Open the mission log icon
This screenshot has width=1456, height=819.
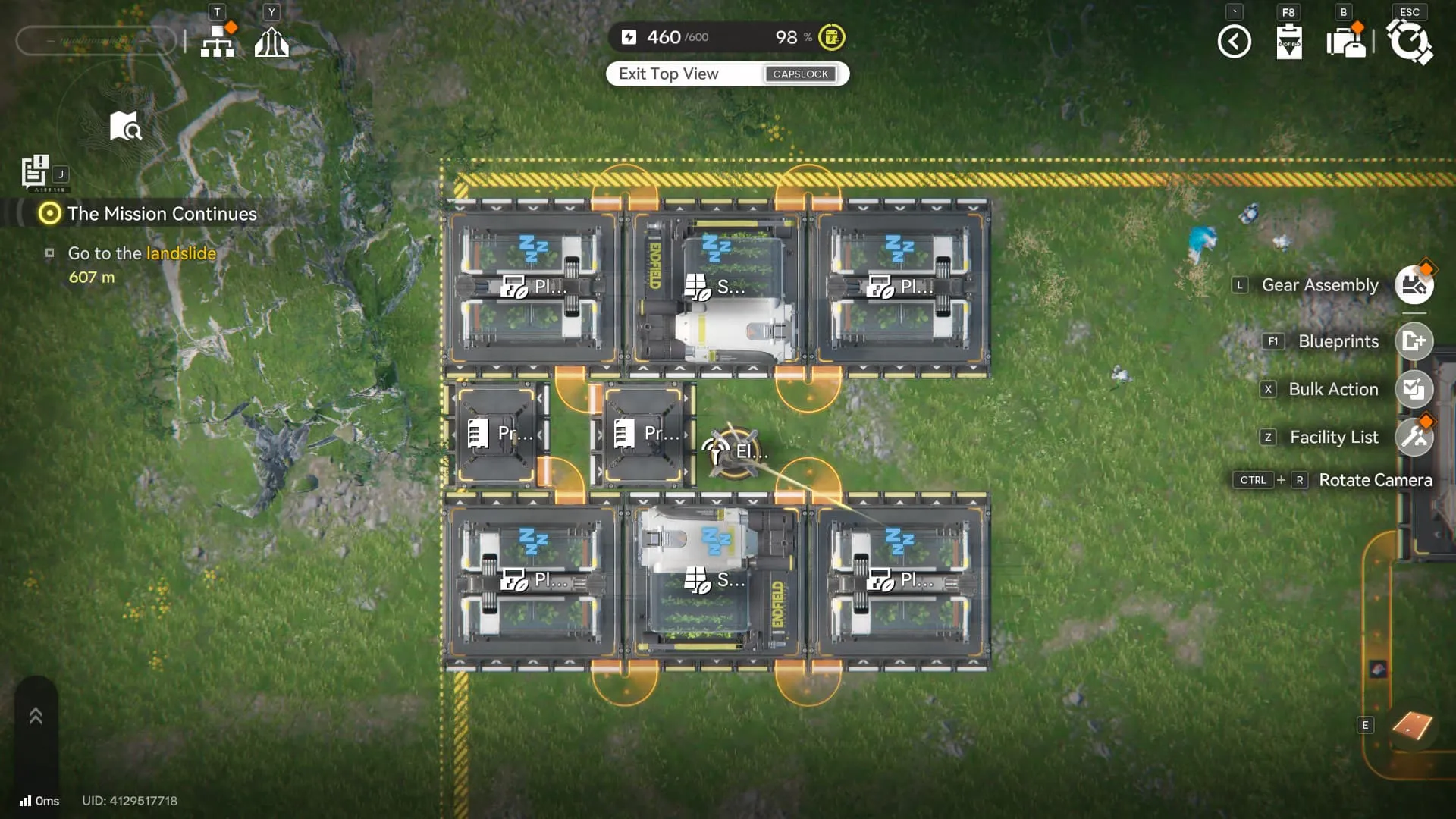point(35,171)
